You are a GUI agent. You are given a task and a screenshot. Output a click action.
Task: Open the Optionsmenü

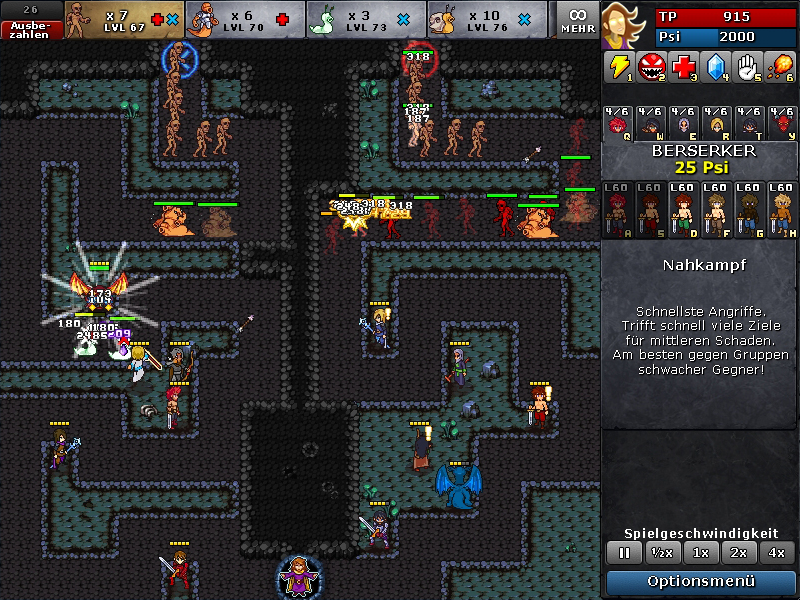[700, 581]
